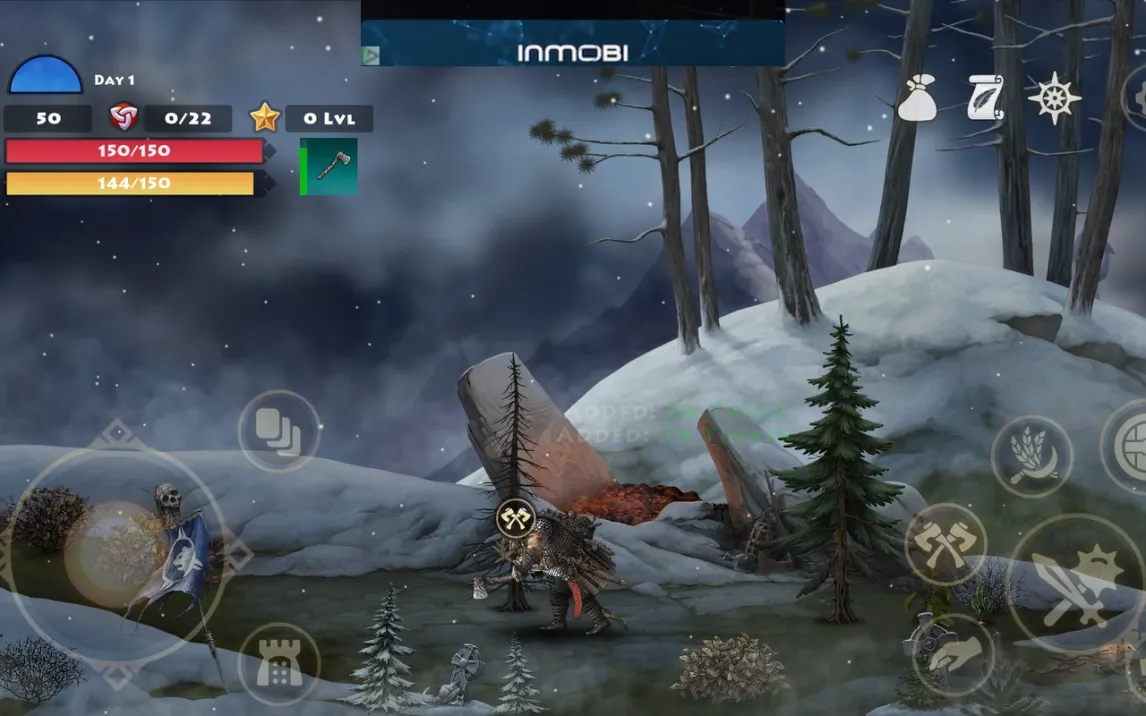Open the quest scroll with quill

click(985, 98)
